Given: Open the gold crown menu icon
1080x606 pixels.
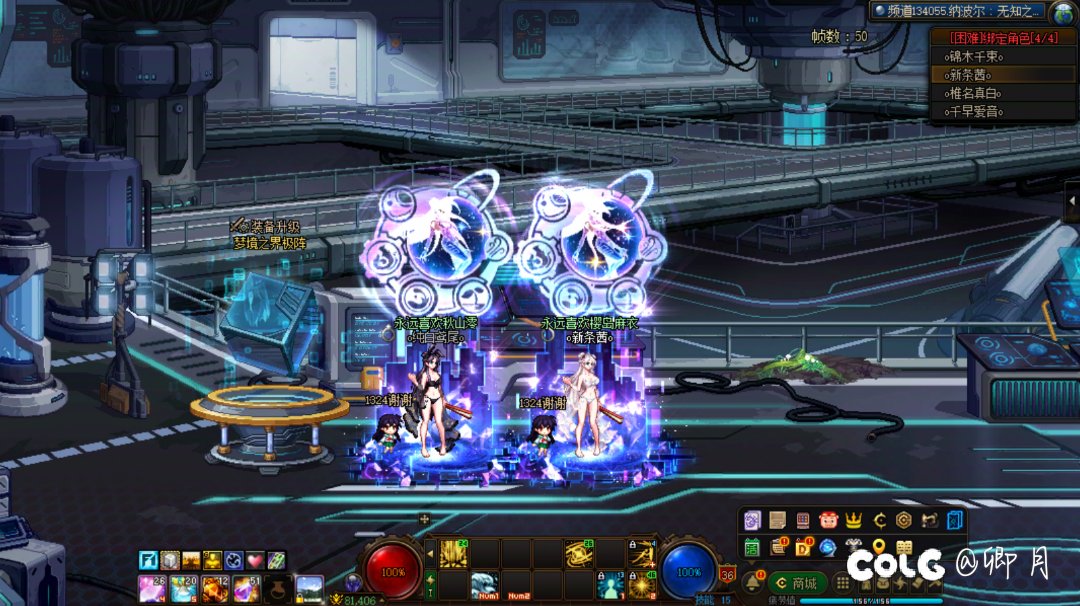Looking at the screenshot, I should click(853, 520).
